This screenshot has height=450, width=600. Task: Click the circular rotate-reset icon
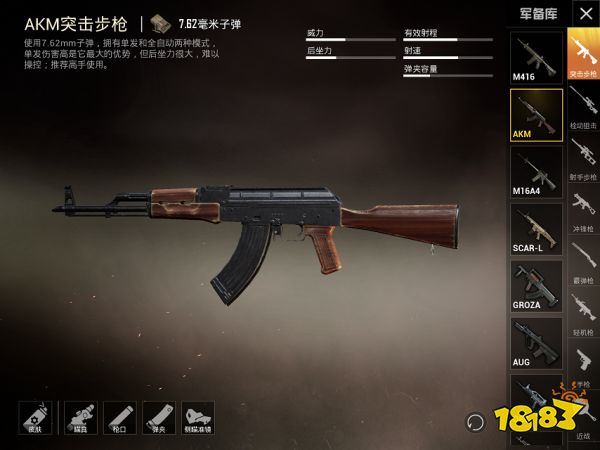tap(474, 421)
